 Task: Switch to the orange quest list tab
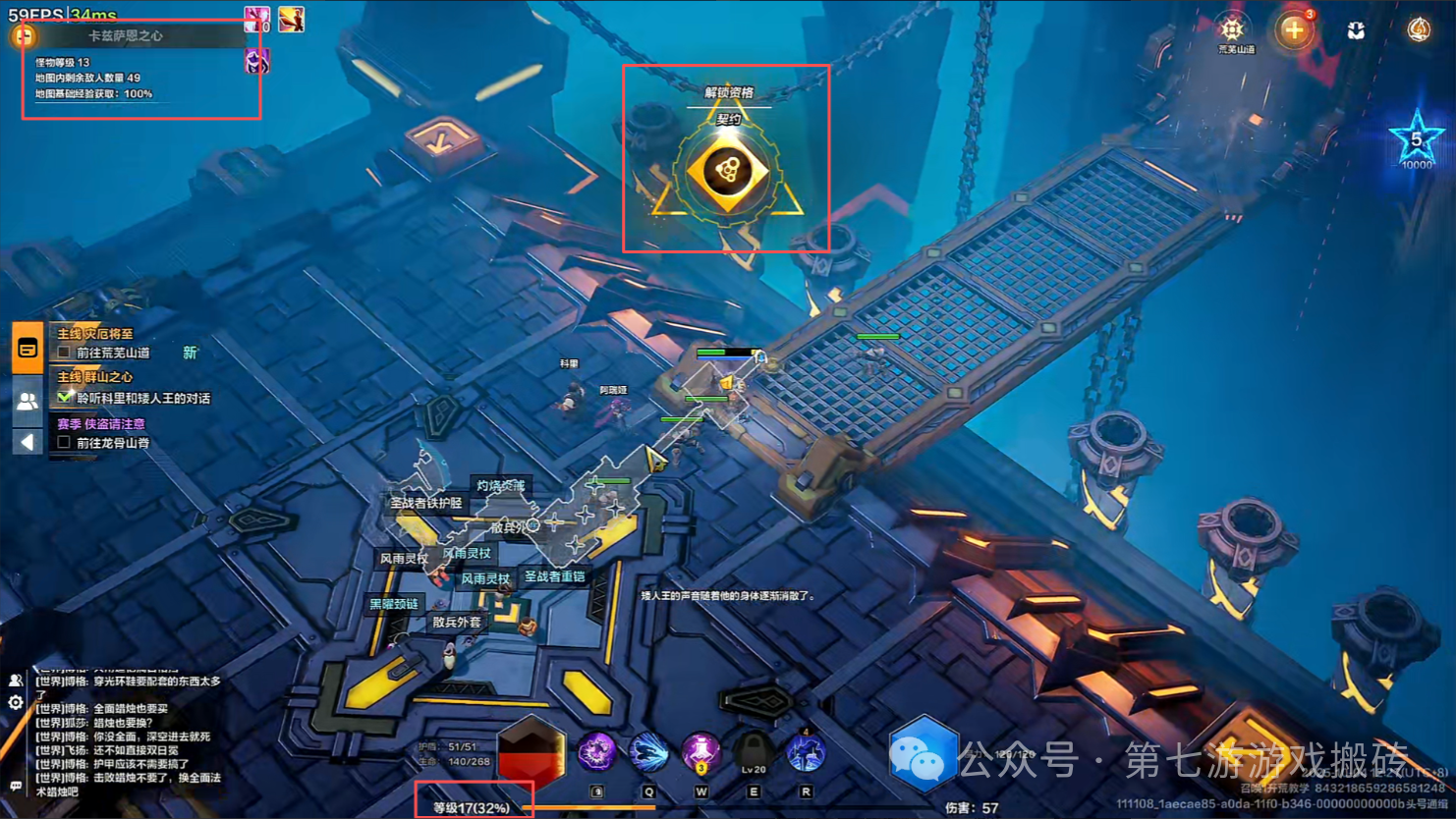point(28,348)
